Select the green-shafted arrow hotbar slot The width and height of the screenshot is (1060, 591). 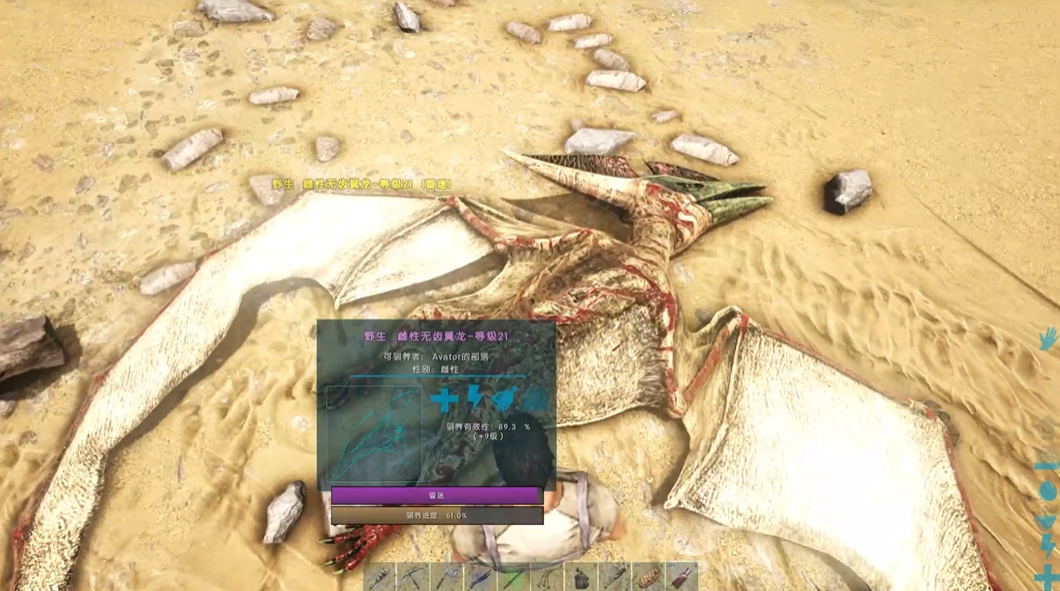pyautogui.click(x=513, y=577)
